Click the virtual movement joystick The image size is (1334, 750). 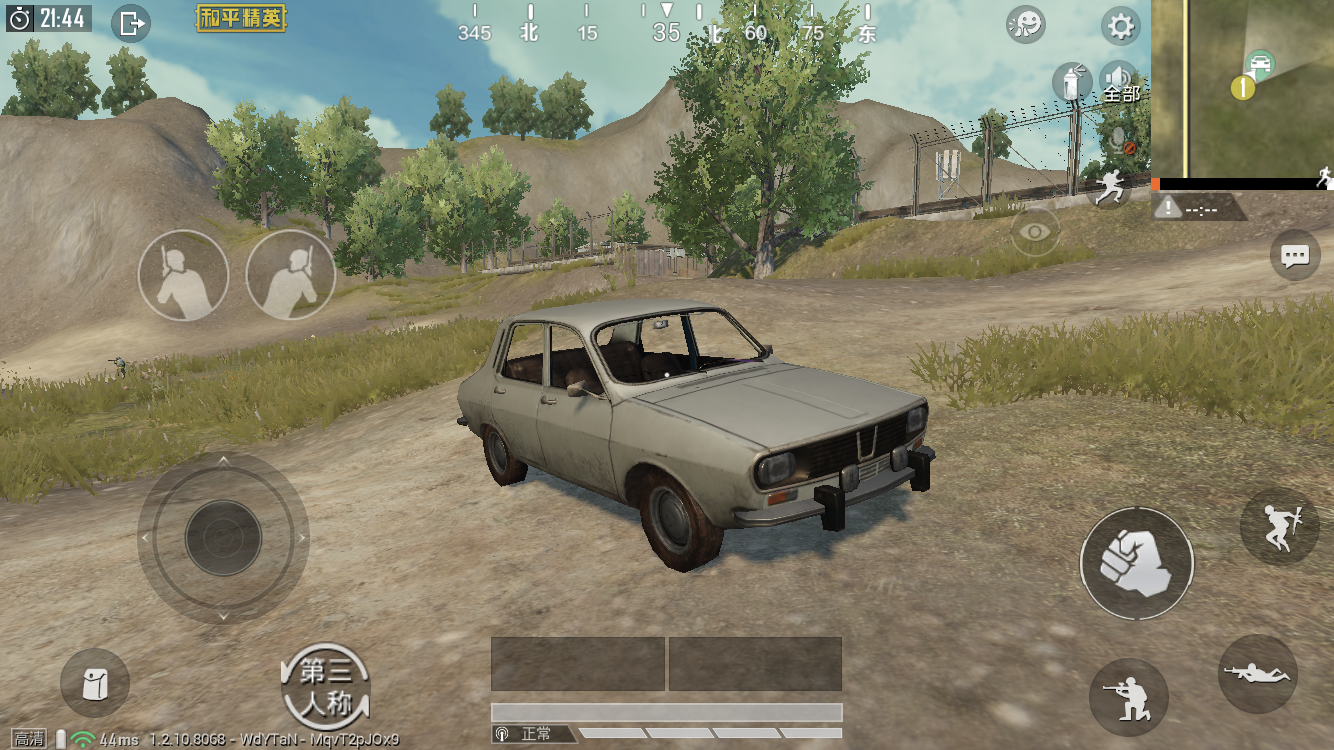[223, 538]
